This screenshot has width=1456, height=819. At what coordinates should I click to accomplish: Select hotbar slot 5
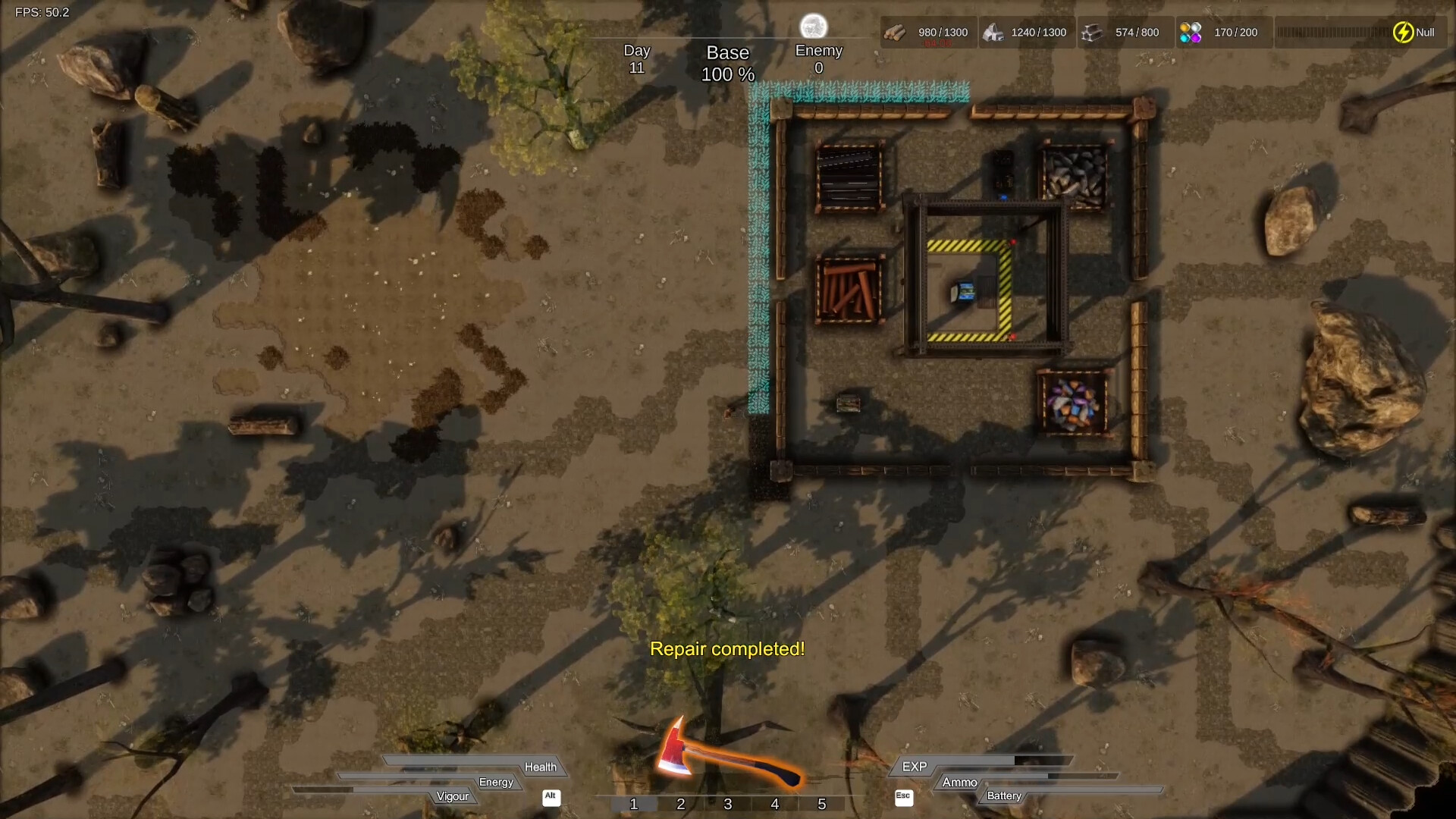click(x=821, y=804)
